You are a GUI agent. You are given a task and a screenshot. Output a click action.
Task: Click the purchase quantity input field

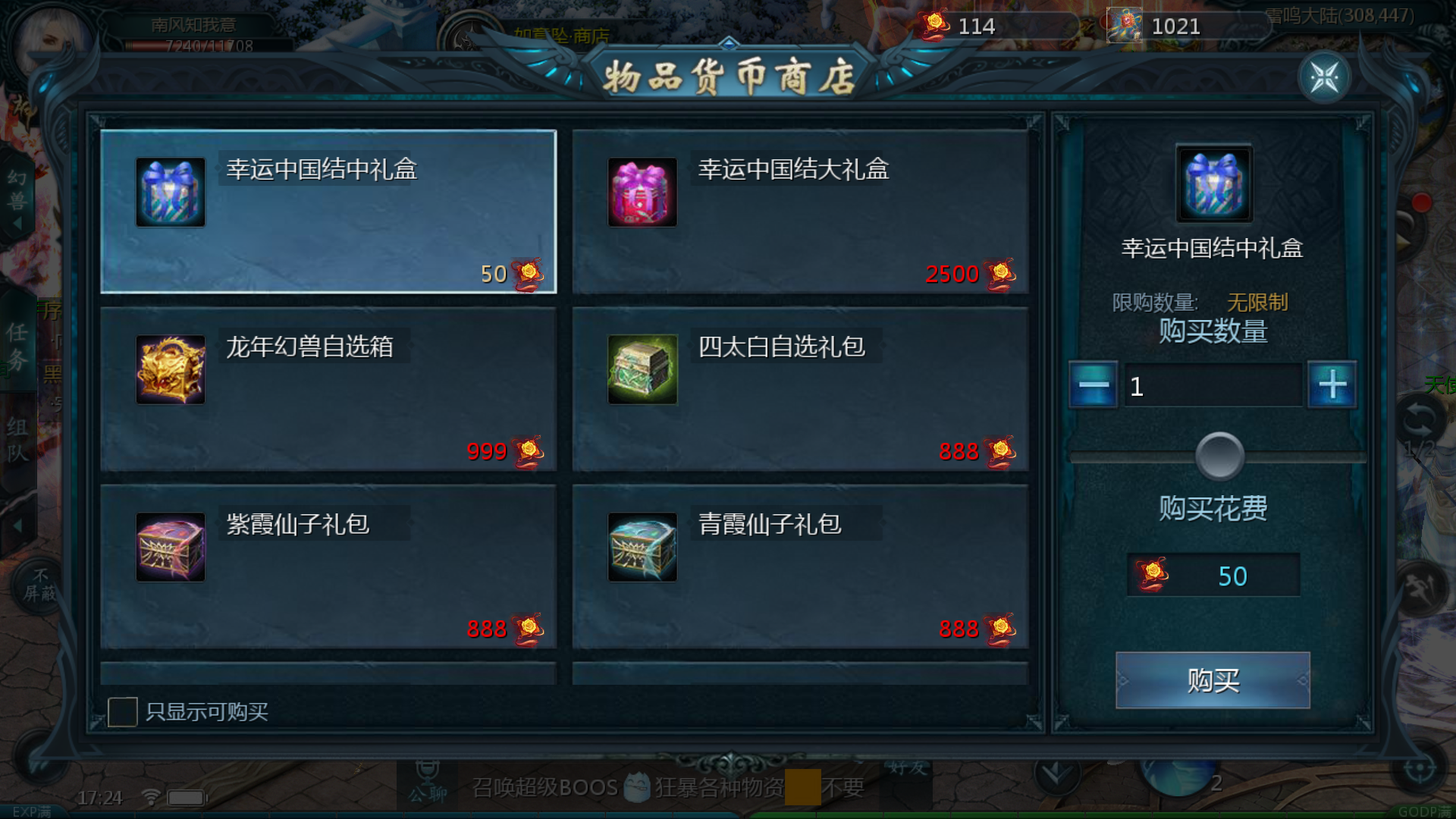coord(1213,384)
